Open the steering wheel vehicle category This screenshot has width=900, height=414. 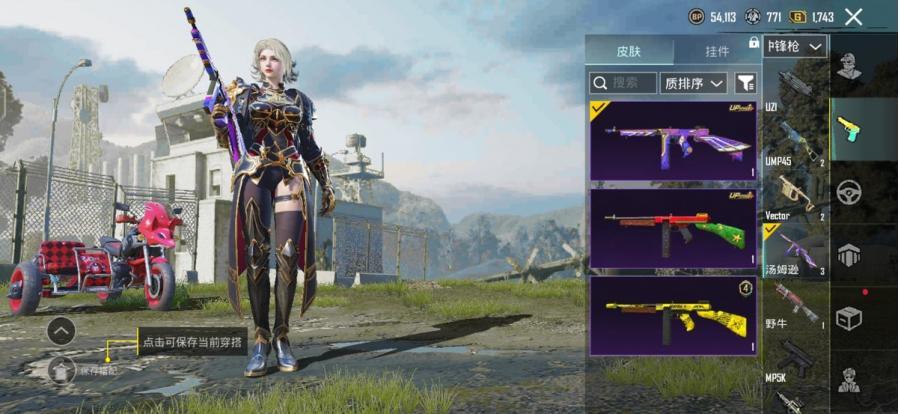(849, 191)
